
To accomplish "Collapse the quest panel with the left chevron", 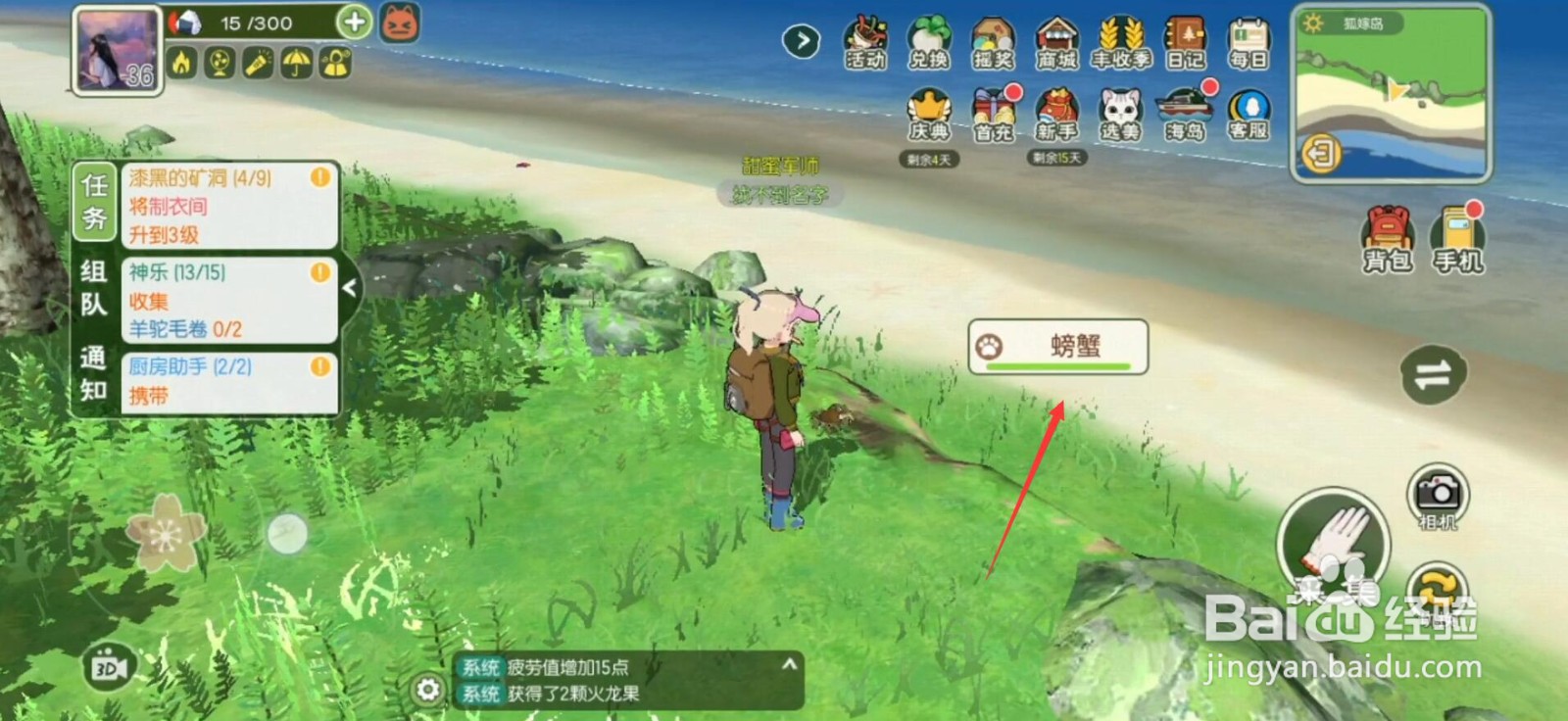I will (x=349, y=289).
